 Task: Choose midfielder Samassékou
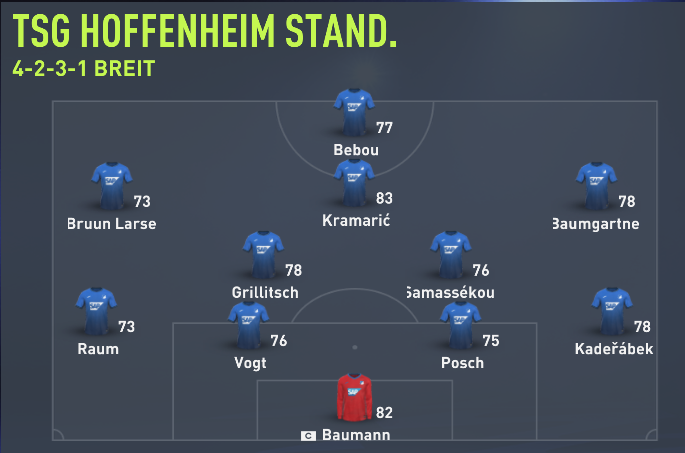coord(450,255)
